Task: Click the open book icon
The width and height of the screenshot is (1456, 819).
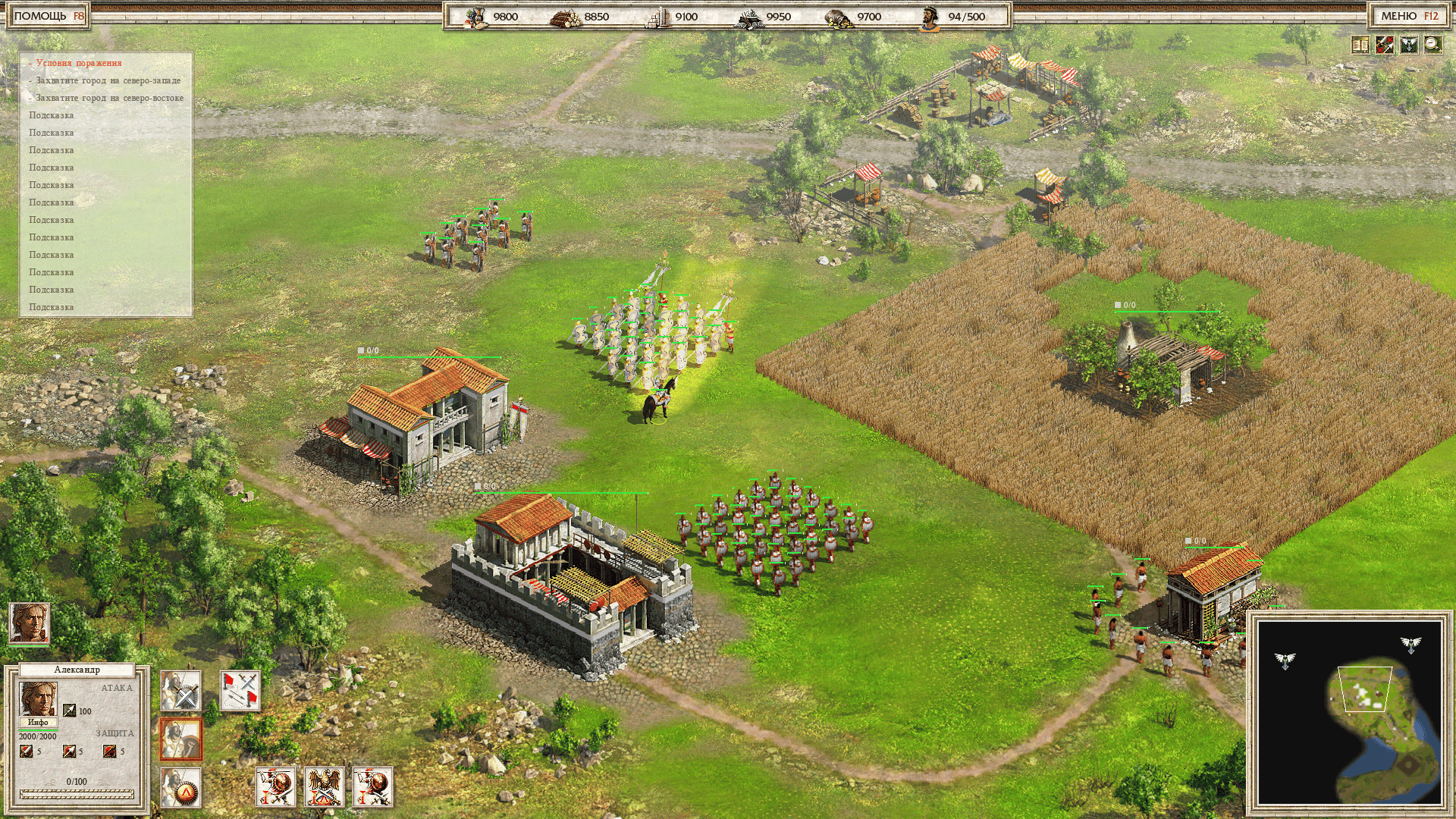Action: [x=1360, y=45]
